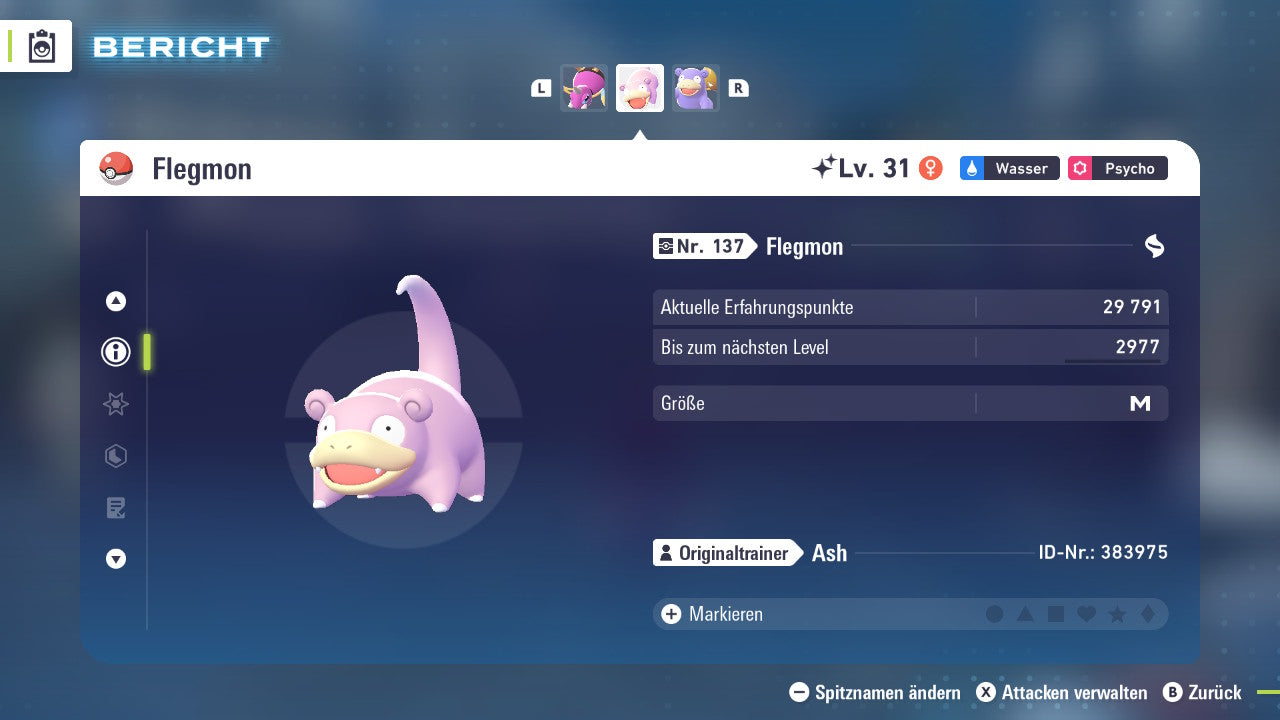Select the Lahmus thumbnail on the right
The image size is (1280, 720).
click(695, 88)
